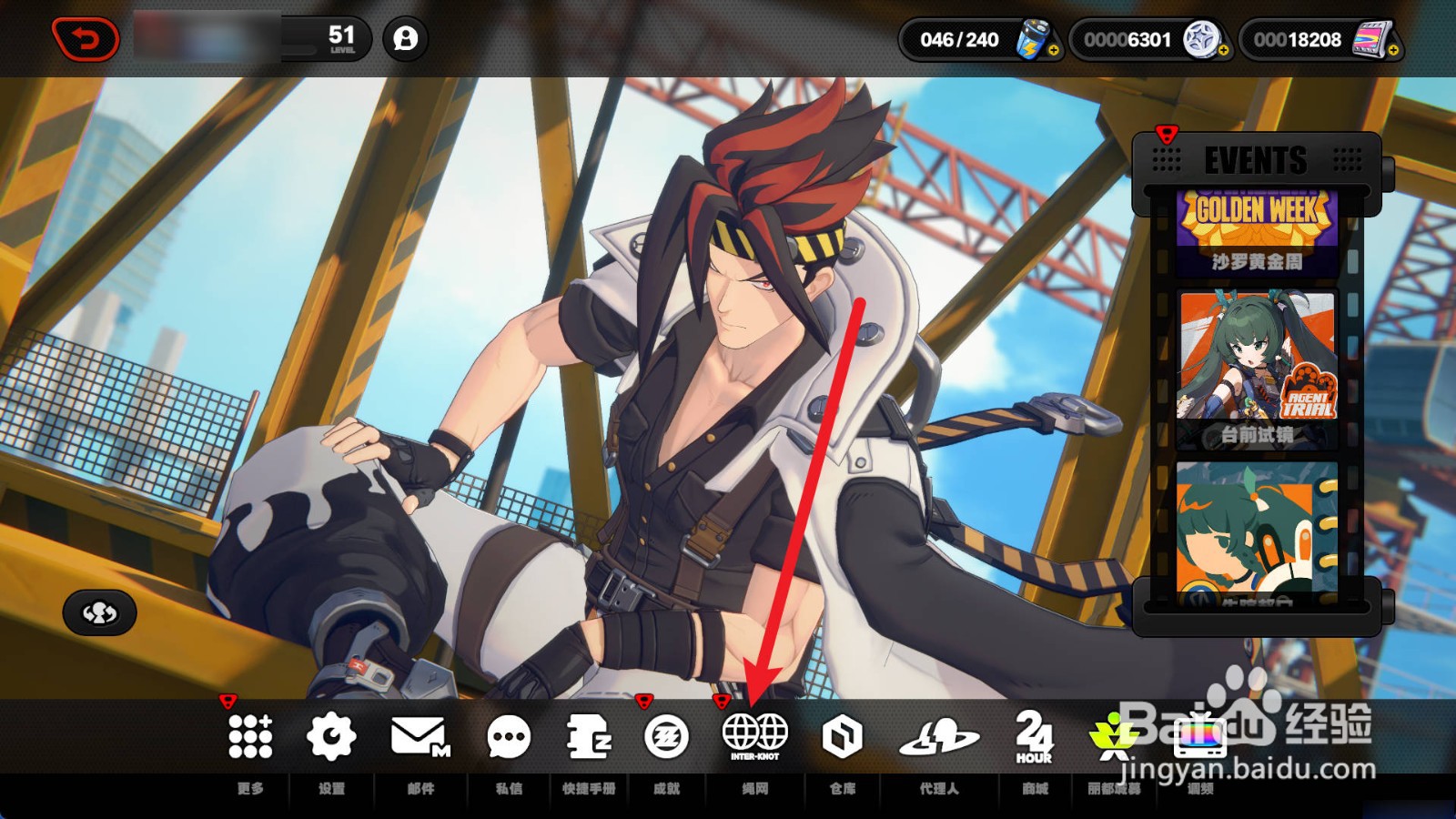Open the TV signal search icon
Image resolution: width=1456 pixels, height=819 pixels.
coord(1200,736)
